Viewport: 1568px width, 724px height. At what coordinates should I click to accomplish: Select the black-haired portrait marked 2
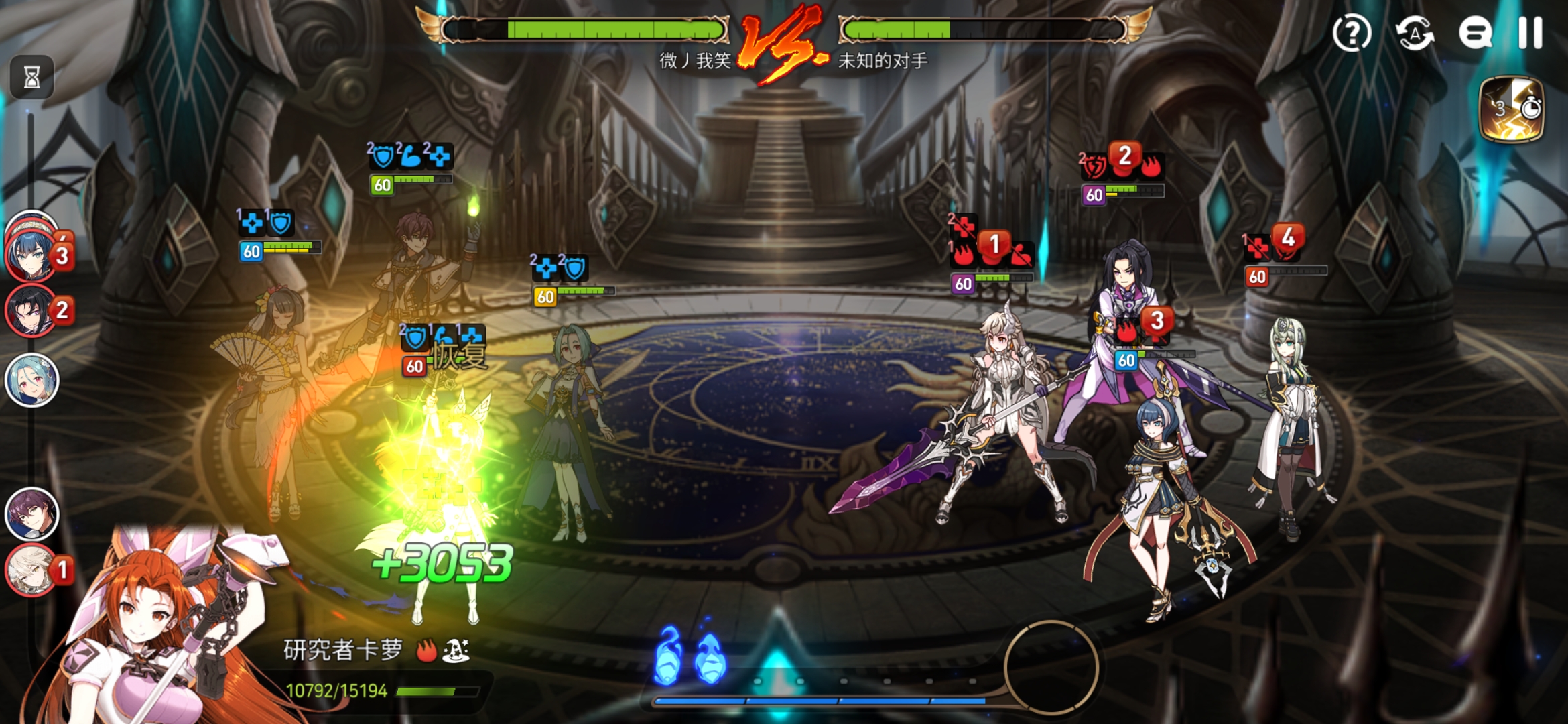pos(31,310)
